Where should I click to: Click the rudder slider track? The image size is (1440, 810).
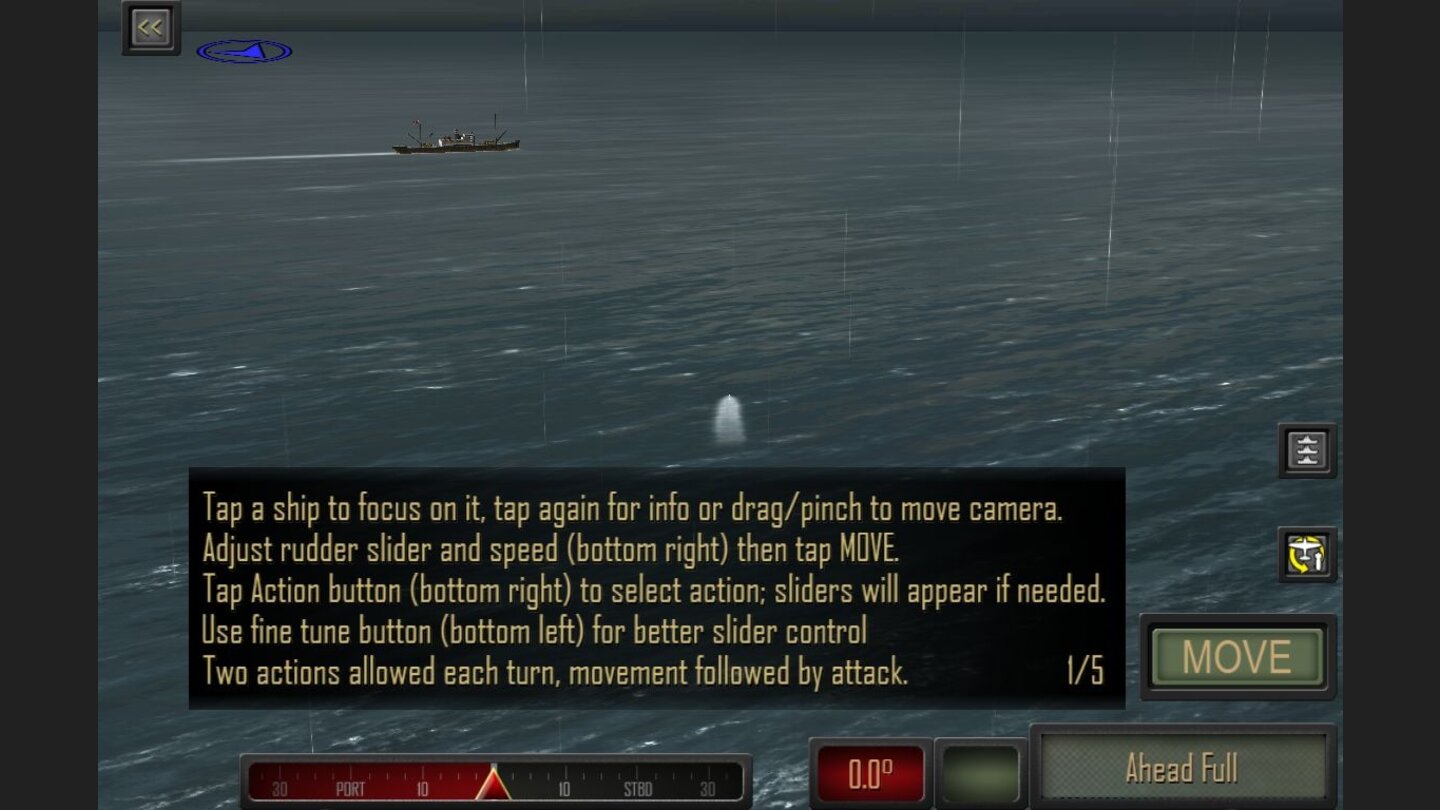pos(493,785)
